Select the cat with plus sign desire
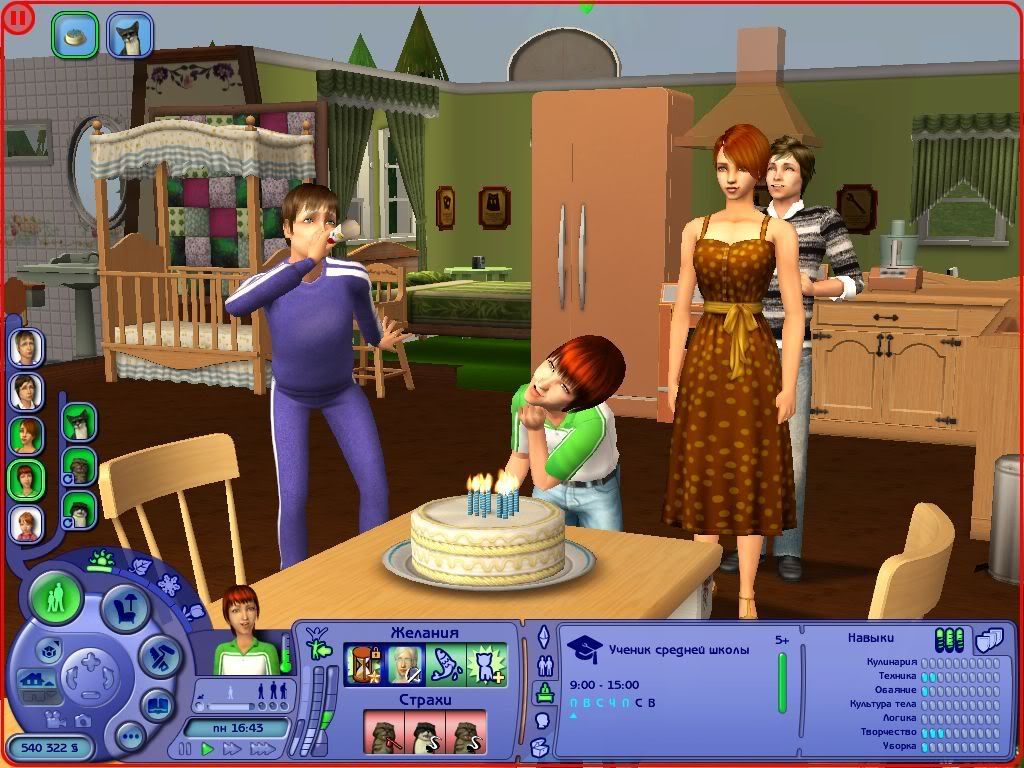 coord(486,664)
